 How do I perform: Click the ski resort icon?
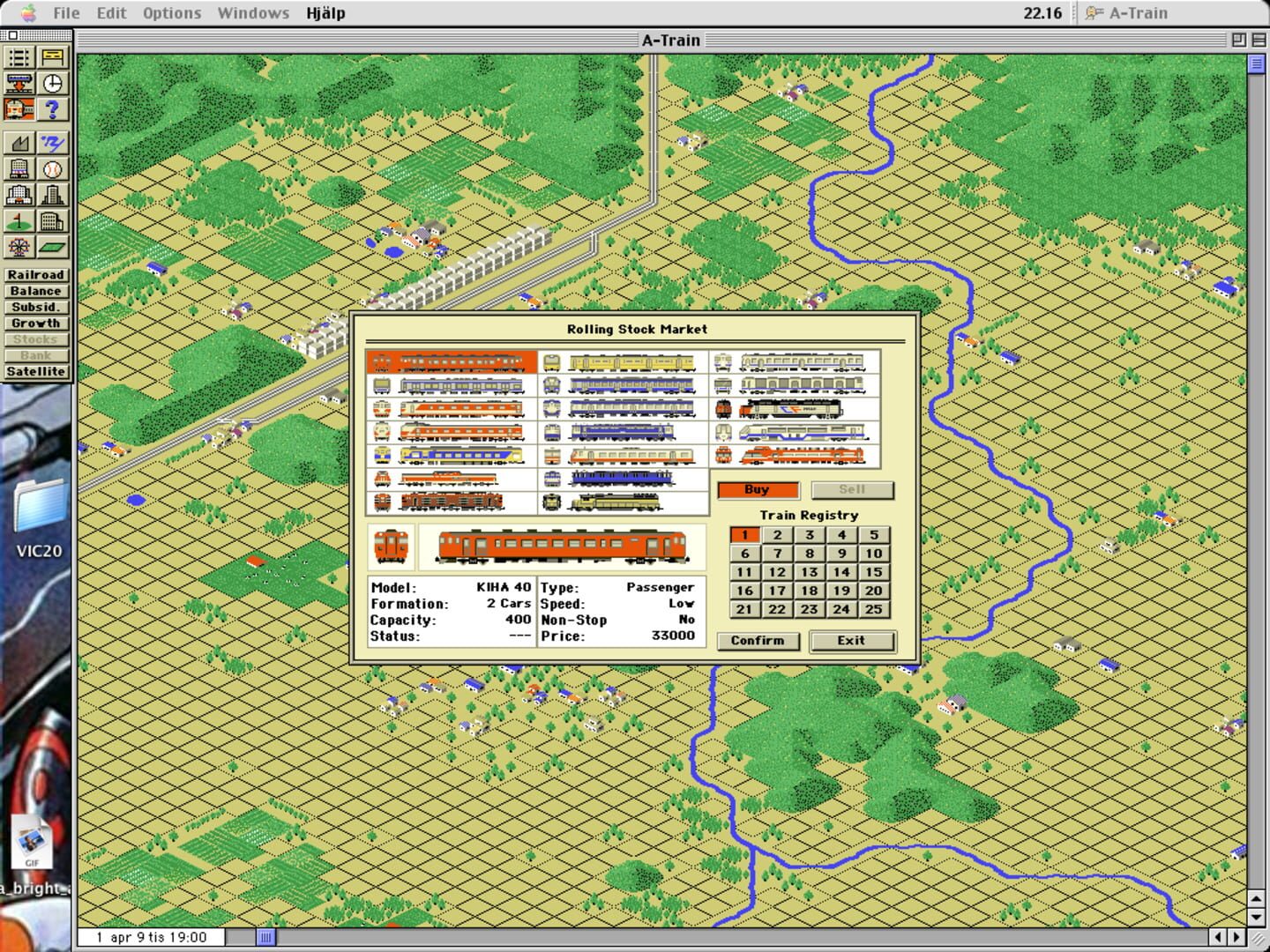coord(53,143)
